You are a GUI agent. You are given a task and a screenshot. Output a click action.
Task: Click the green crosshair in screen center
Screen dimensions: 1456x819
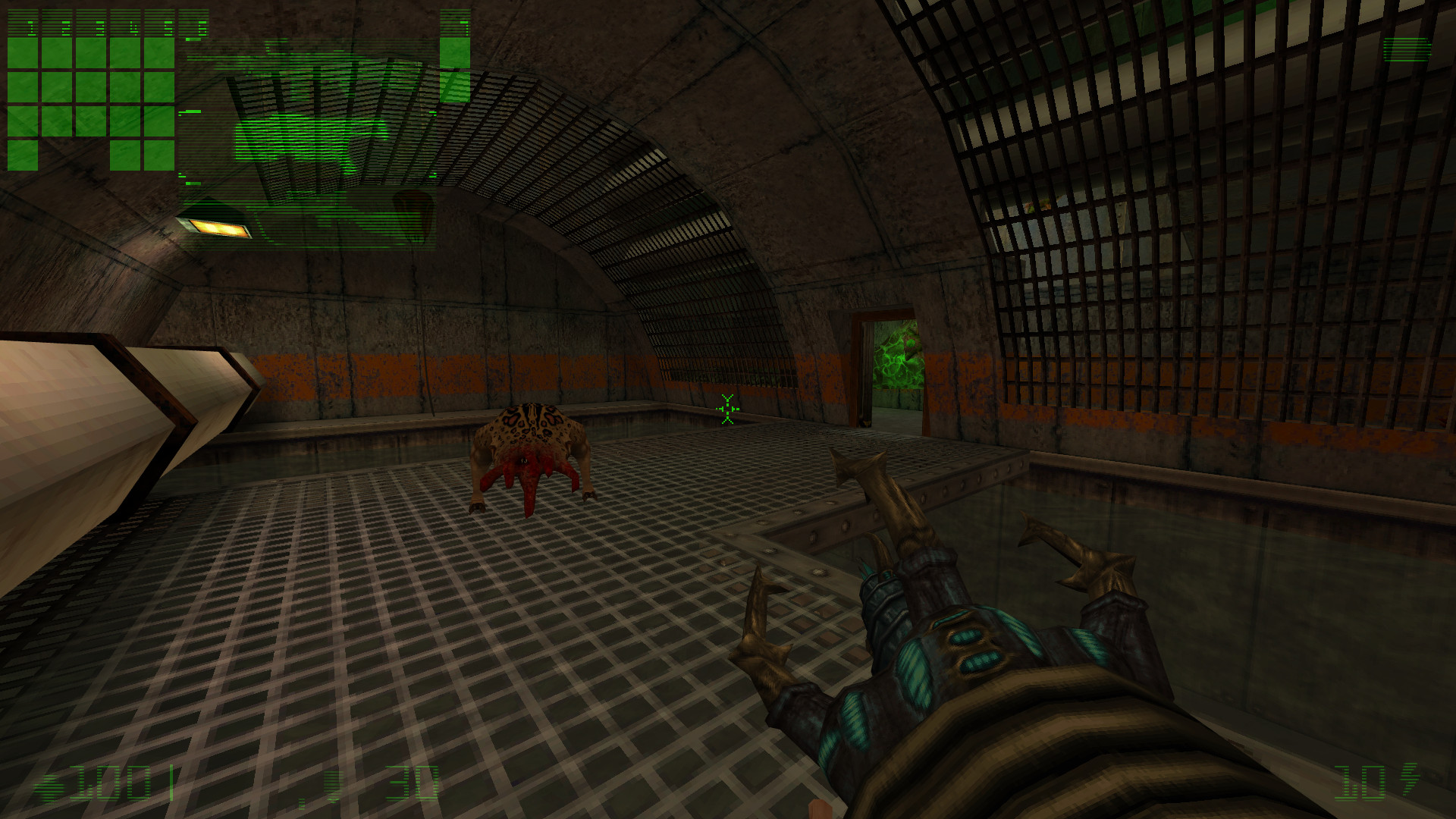(727, 409)
